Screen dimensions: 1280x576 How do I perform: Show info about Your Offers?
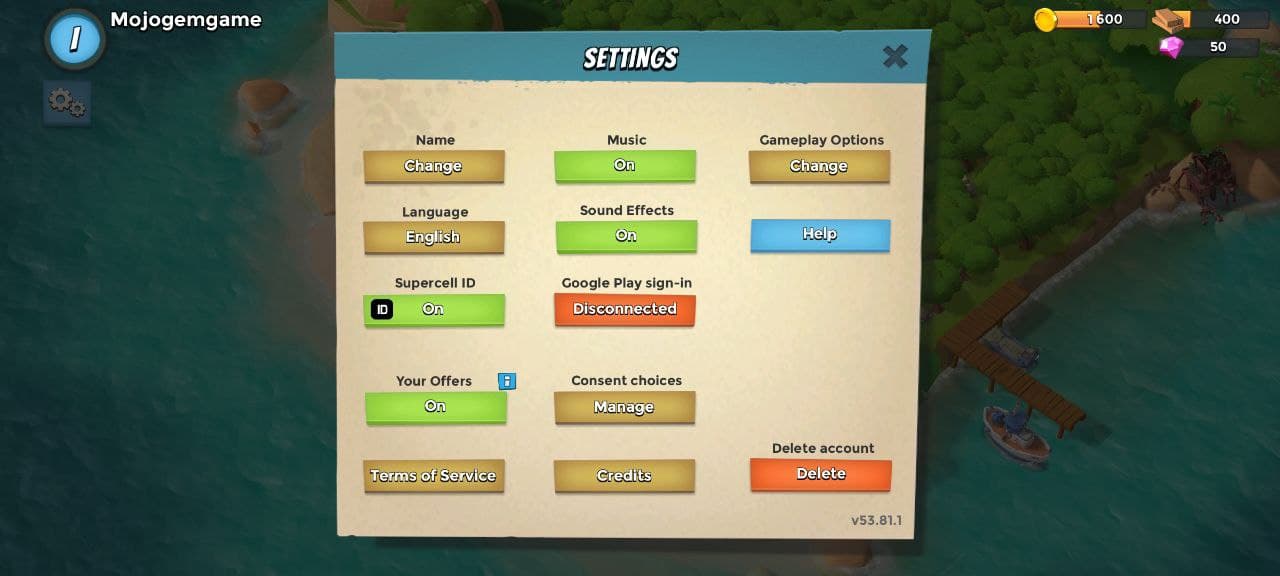(507, 381)
